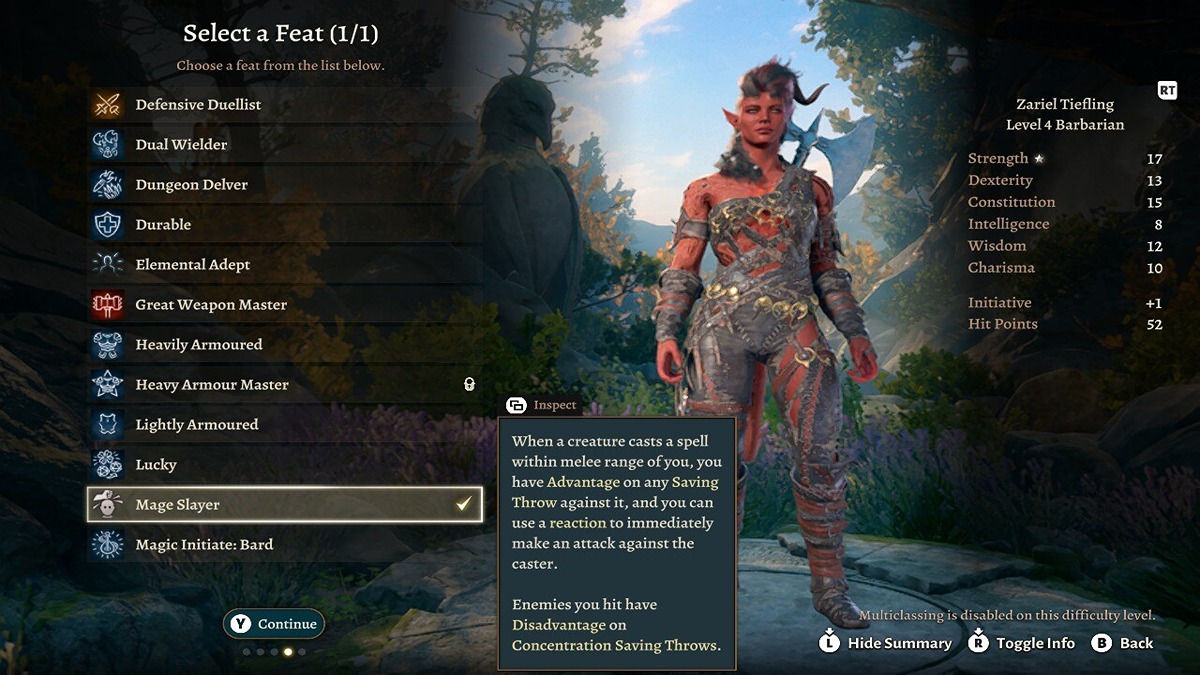1200x675 pixels.
Task: Go back from feat selection
Action: click(x=1123, y=643)
